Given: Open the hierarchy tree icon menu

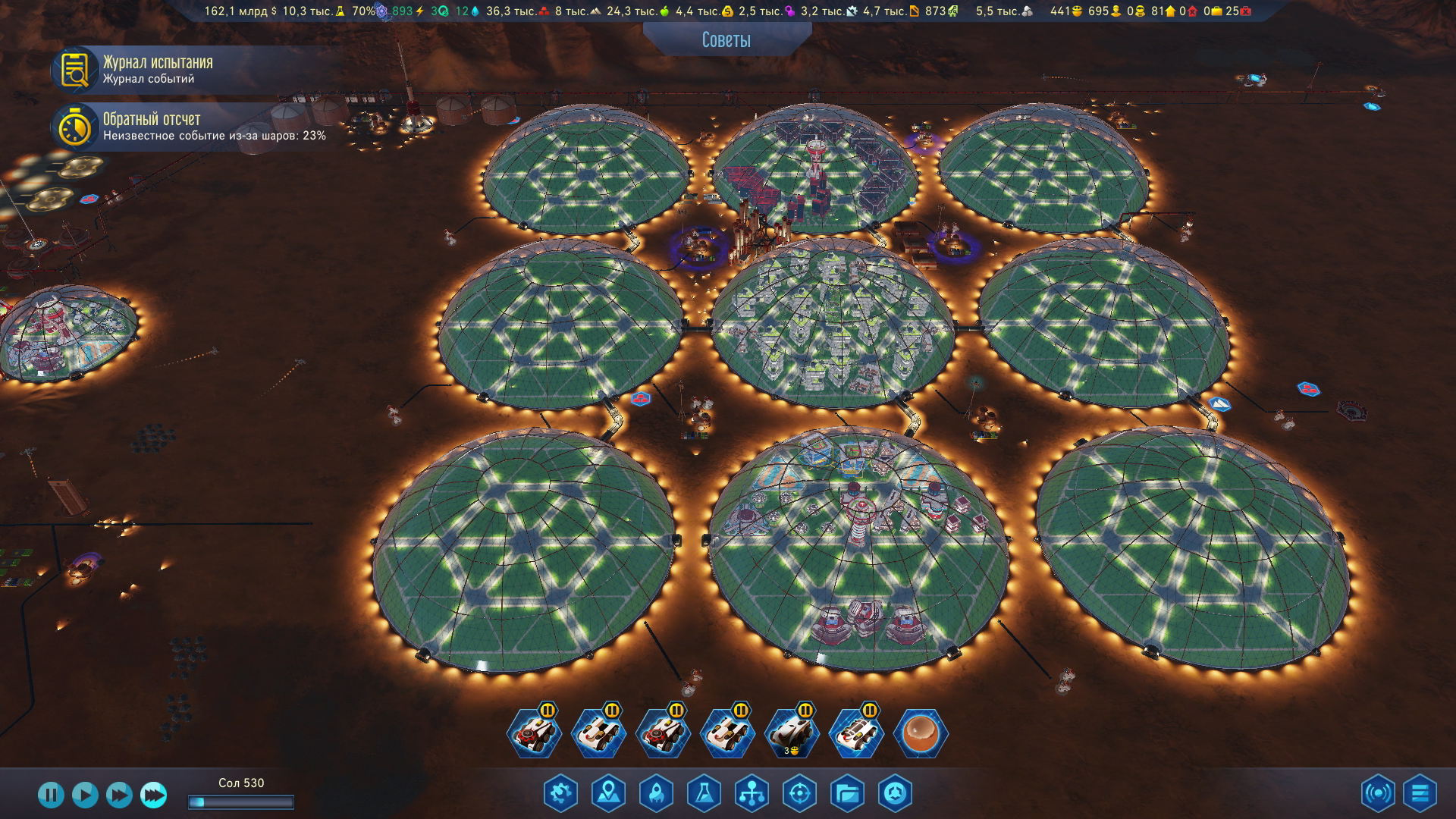Looking at the screenshot, I should [752, 794].
